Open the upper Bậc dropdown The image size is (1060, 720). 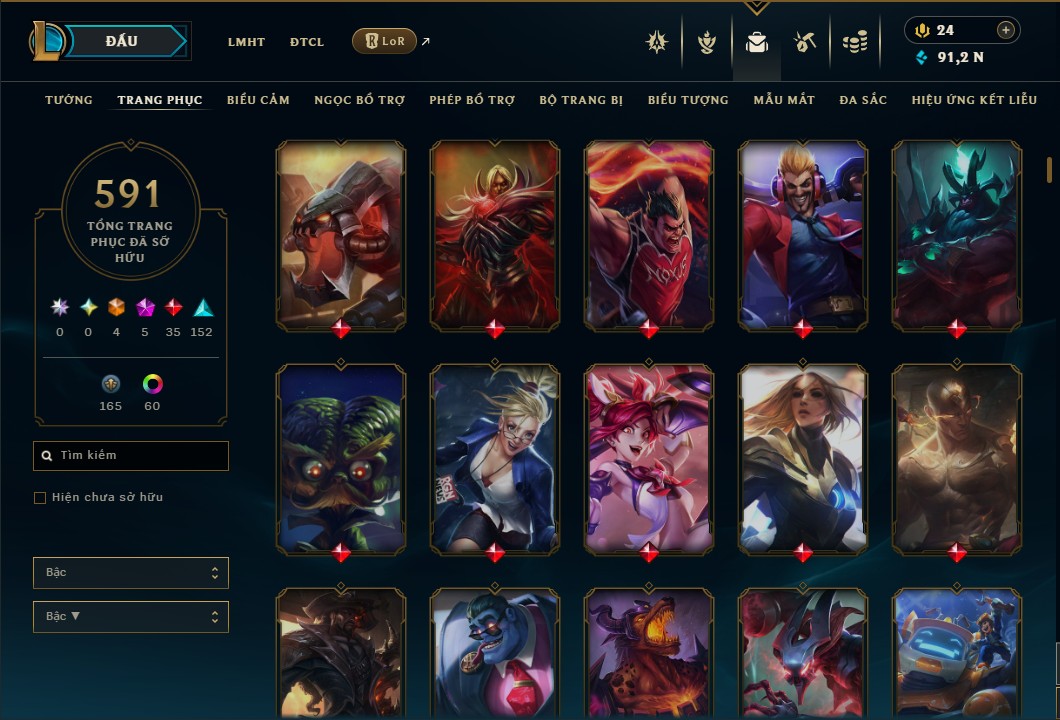(131, 573)
